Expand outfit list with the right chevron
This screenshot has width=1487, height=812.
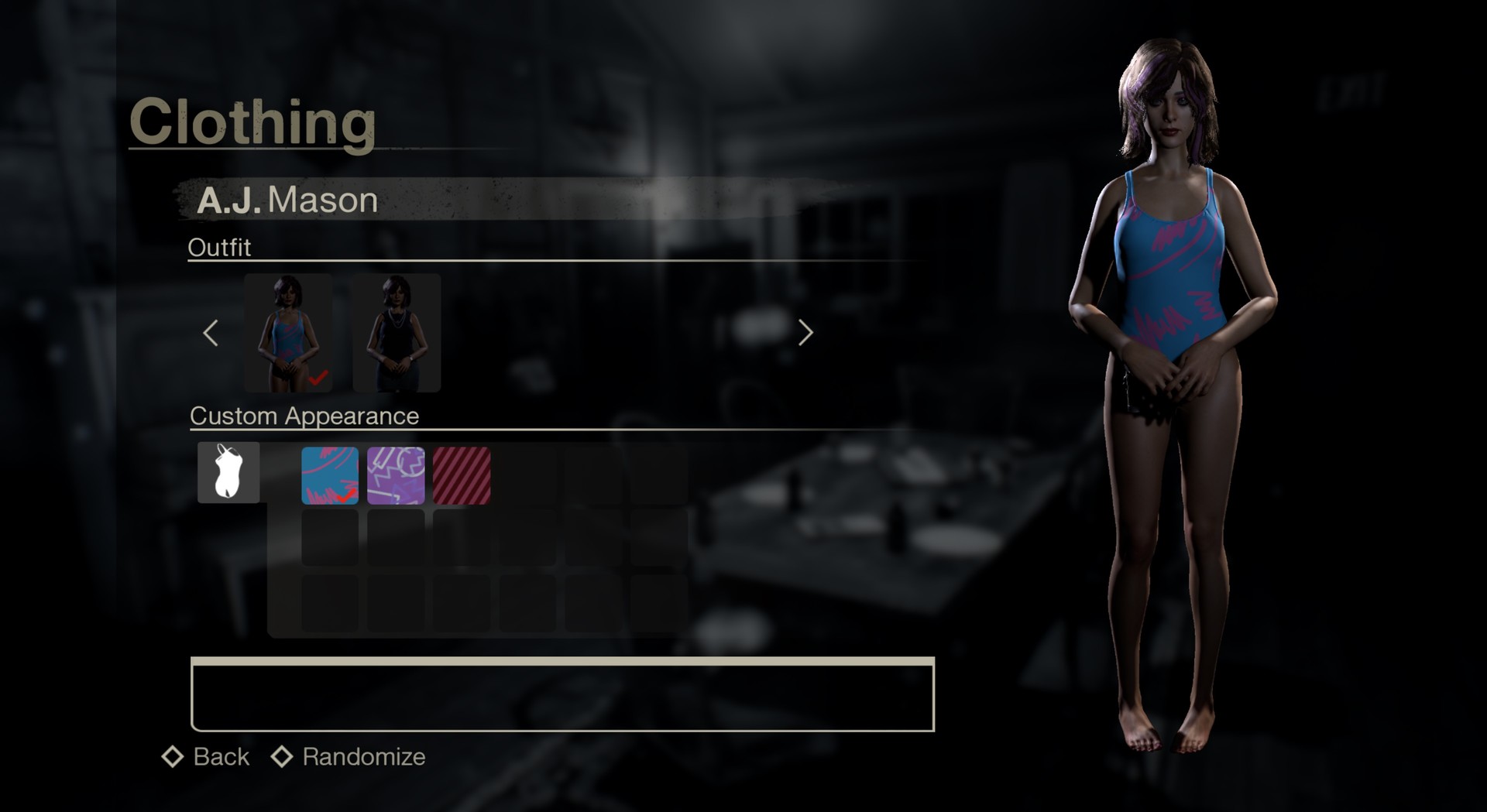805,333
